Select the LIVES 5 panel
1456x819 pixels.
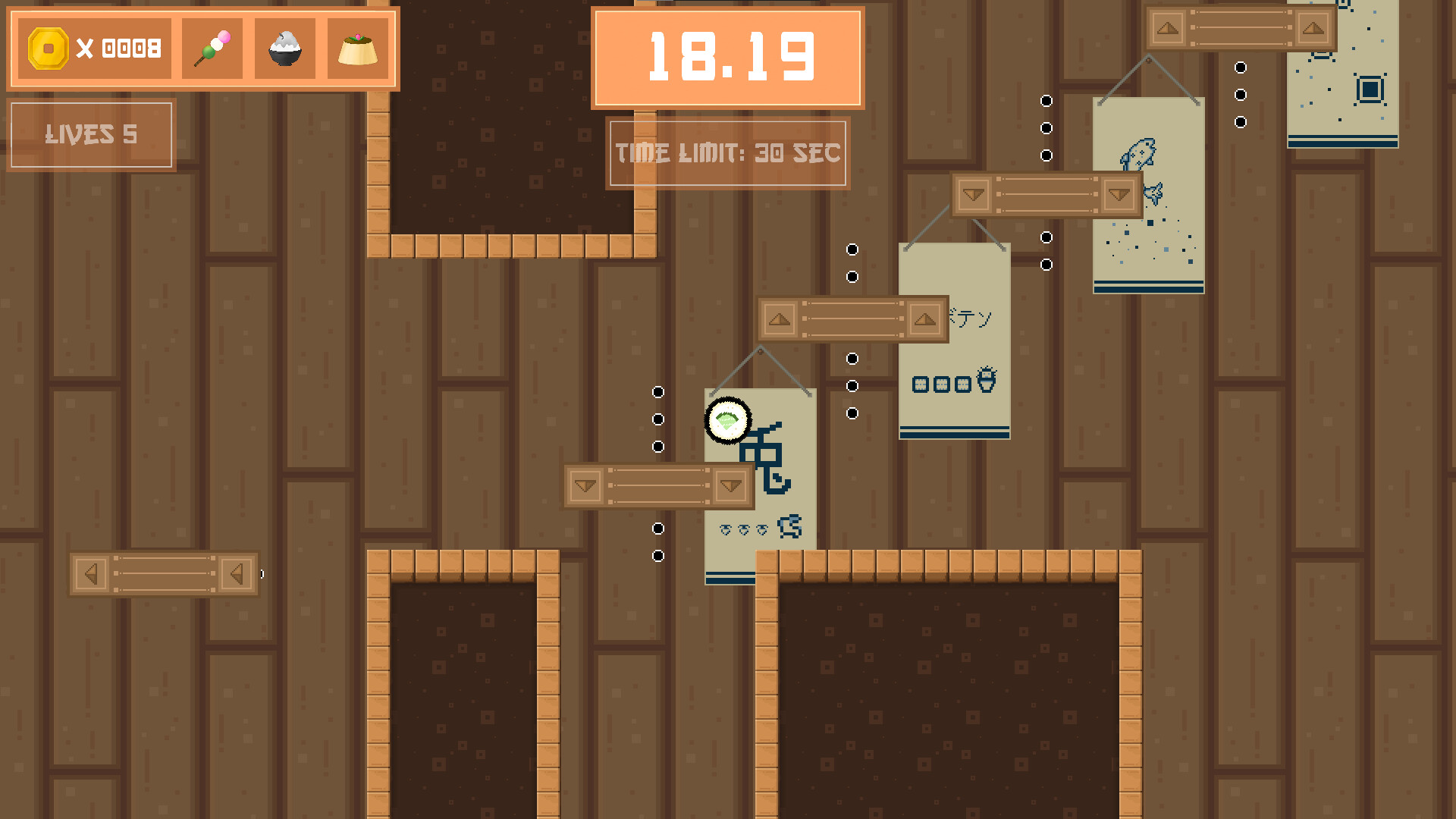pyautogui.click(x=91, y=135)
